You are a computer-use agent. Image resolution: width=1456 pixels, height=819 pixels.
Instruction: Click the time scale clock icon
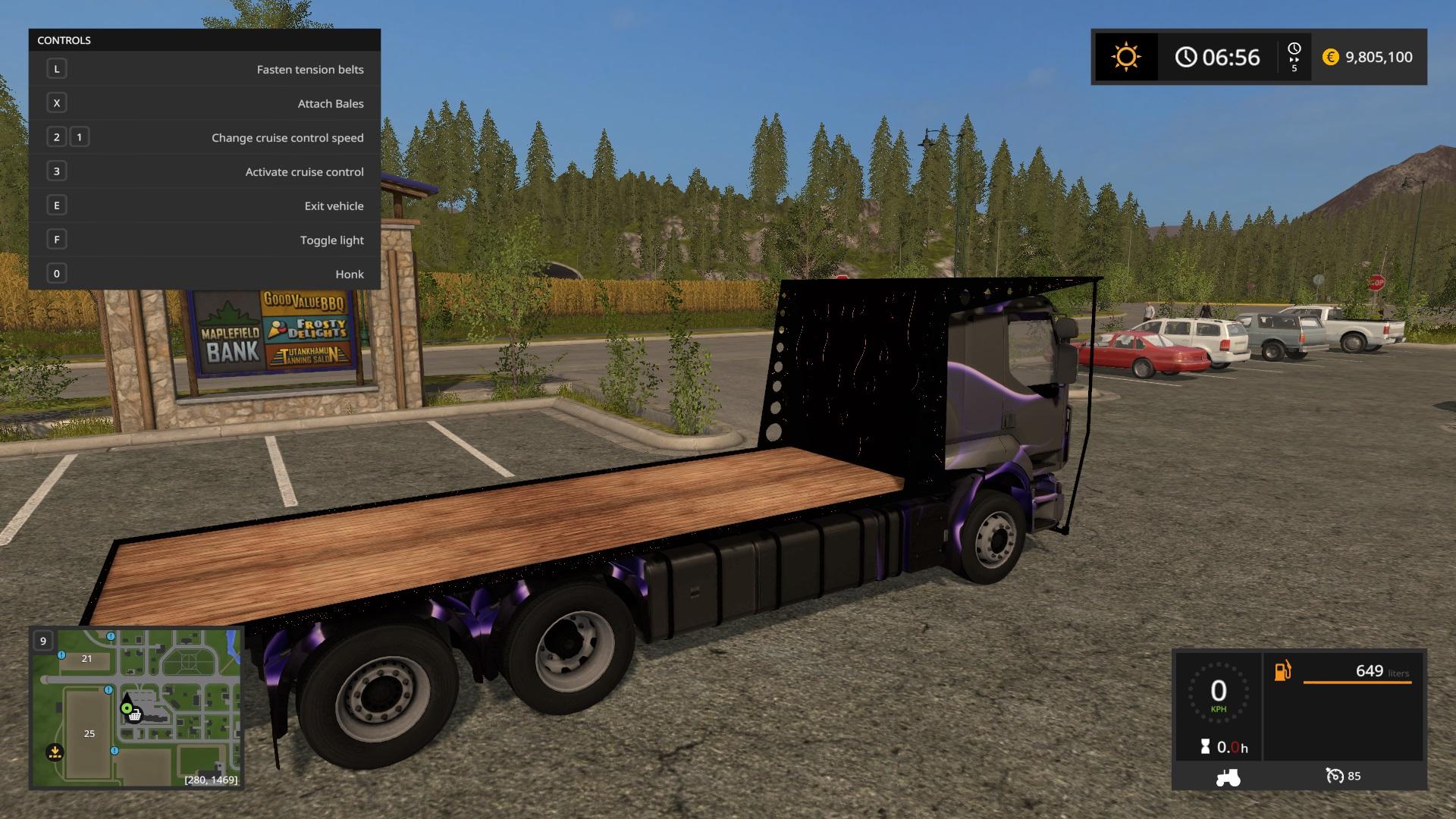click(x=1294, y=49)
